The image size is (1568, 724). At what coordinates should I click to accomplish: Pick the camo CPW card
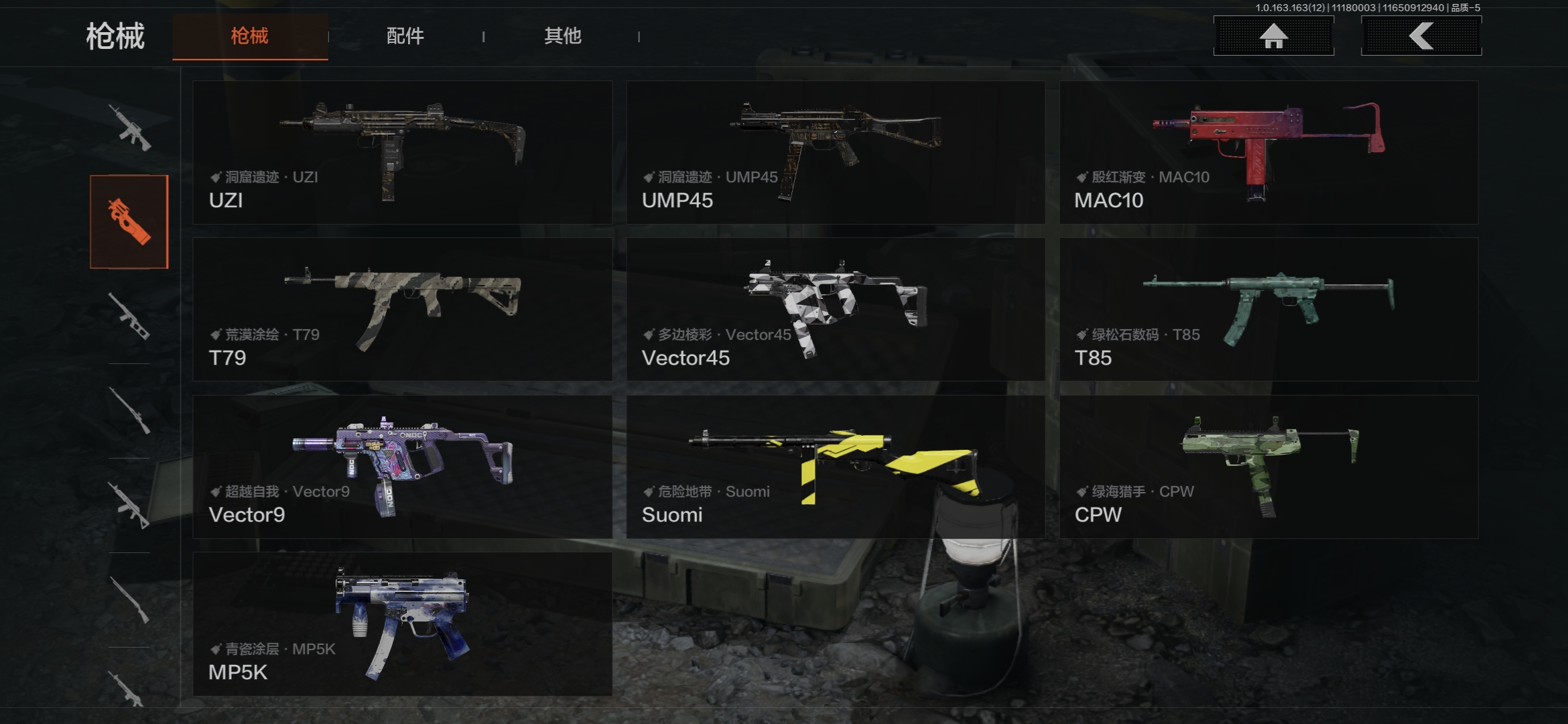click(x=1268, y=467)
